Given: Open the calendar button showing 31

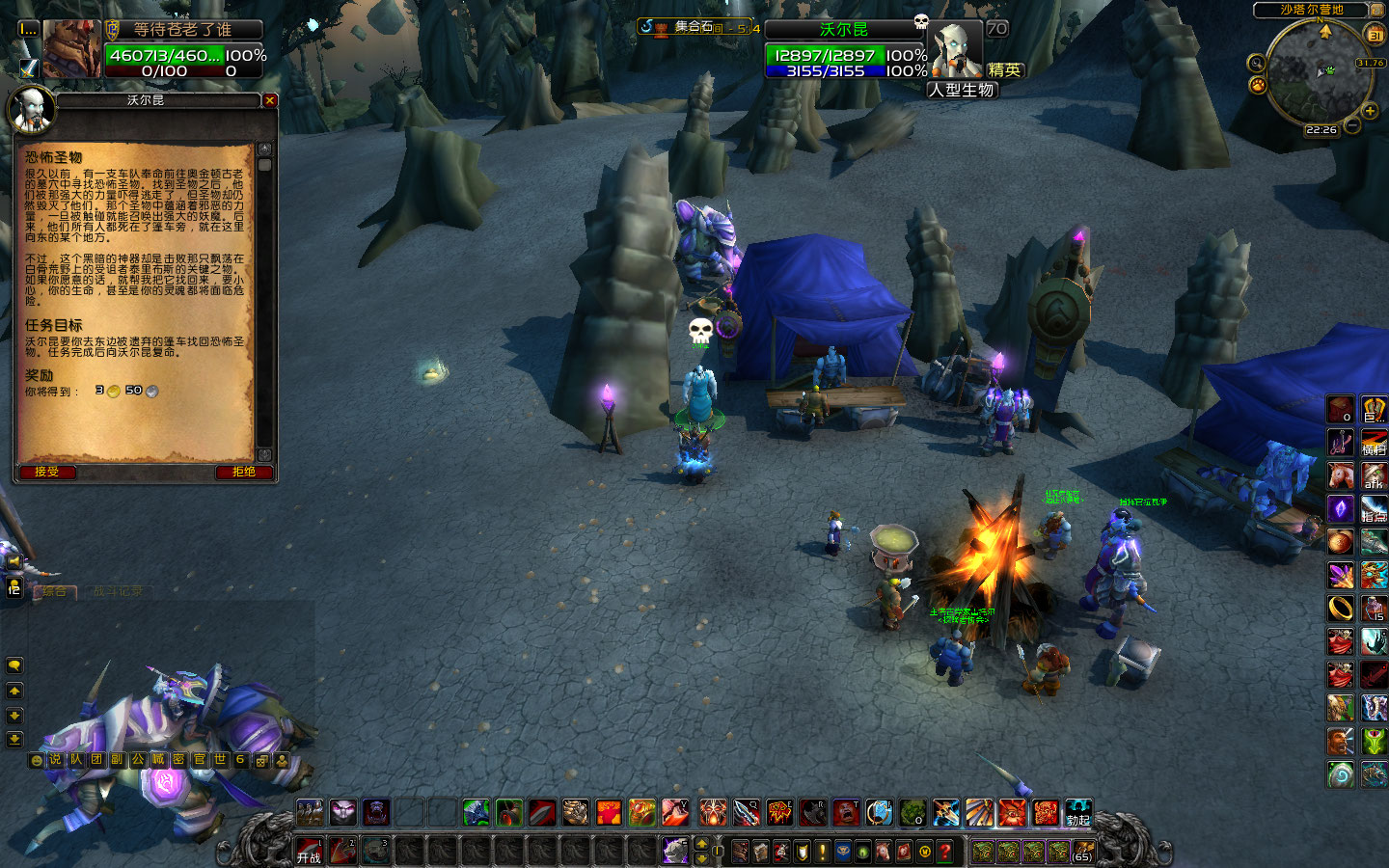Looking at the screenshot, I should pyautogui.click(x=1375, y=35).
